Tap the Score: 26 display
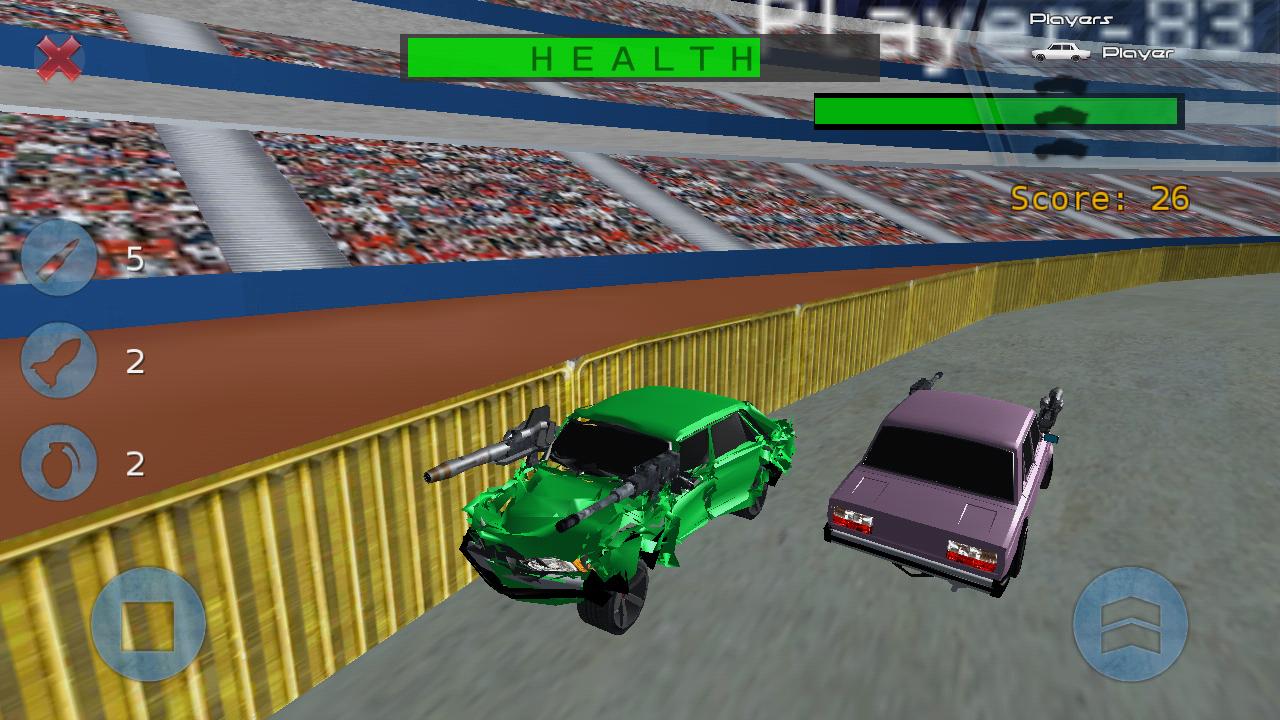 (x=1102, y=197)
